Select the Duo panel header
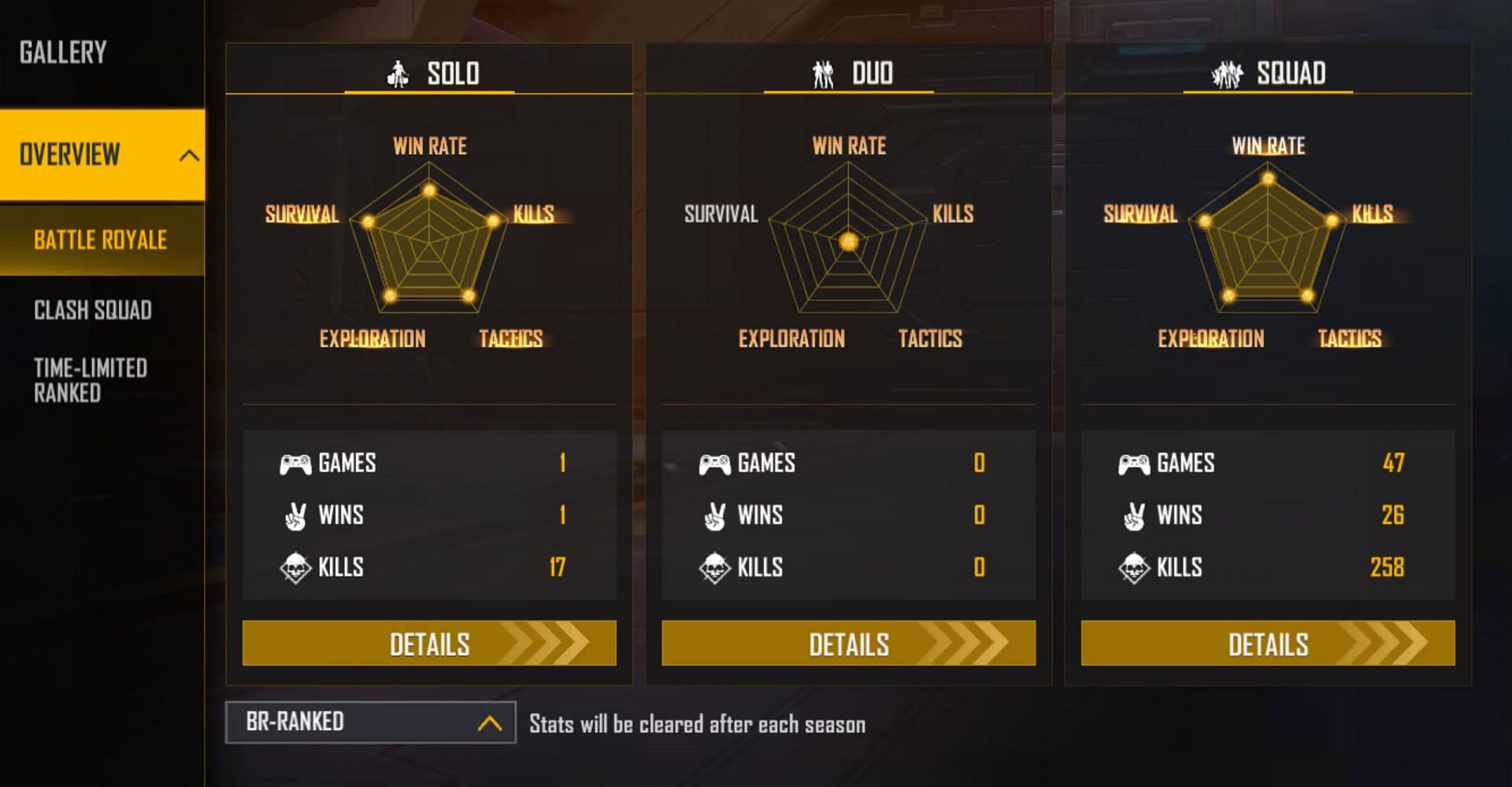The height and width of the screenshot is (787, 1512). pyautogui.click(x=849, y=72)
